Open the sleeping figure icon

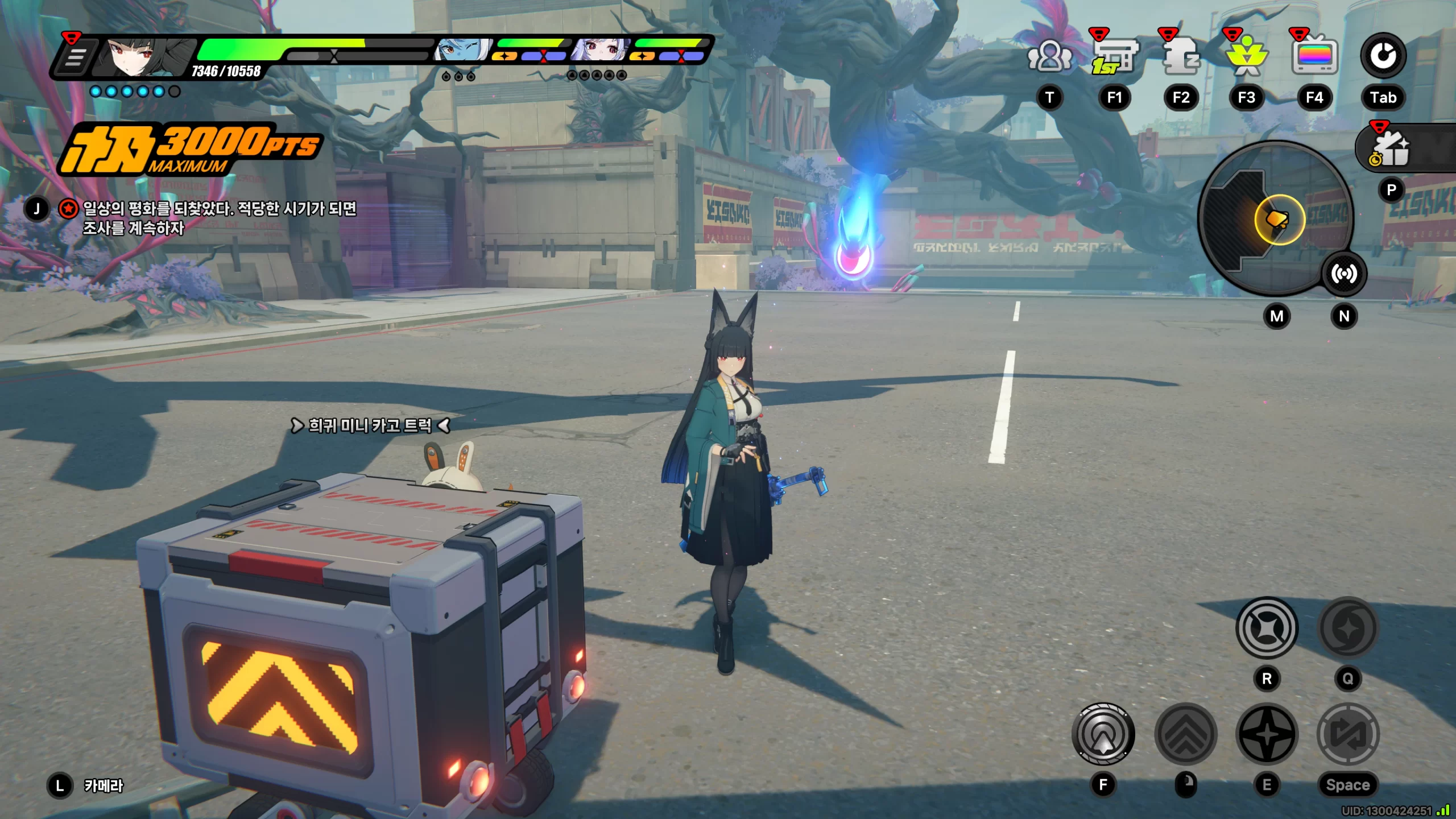point(1181,57)
